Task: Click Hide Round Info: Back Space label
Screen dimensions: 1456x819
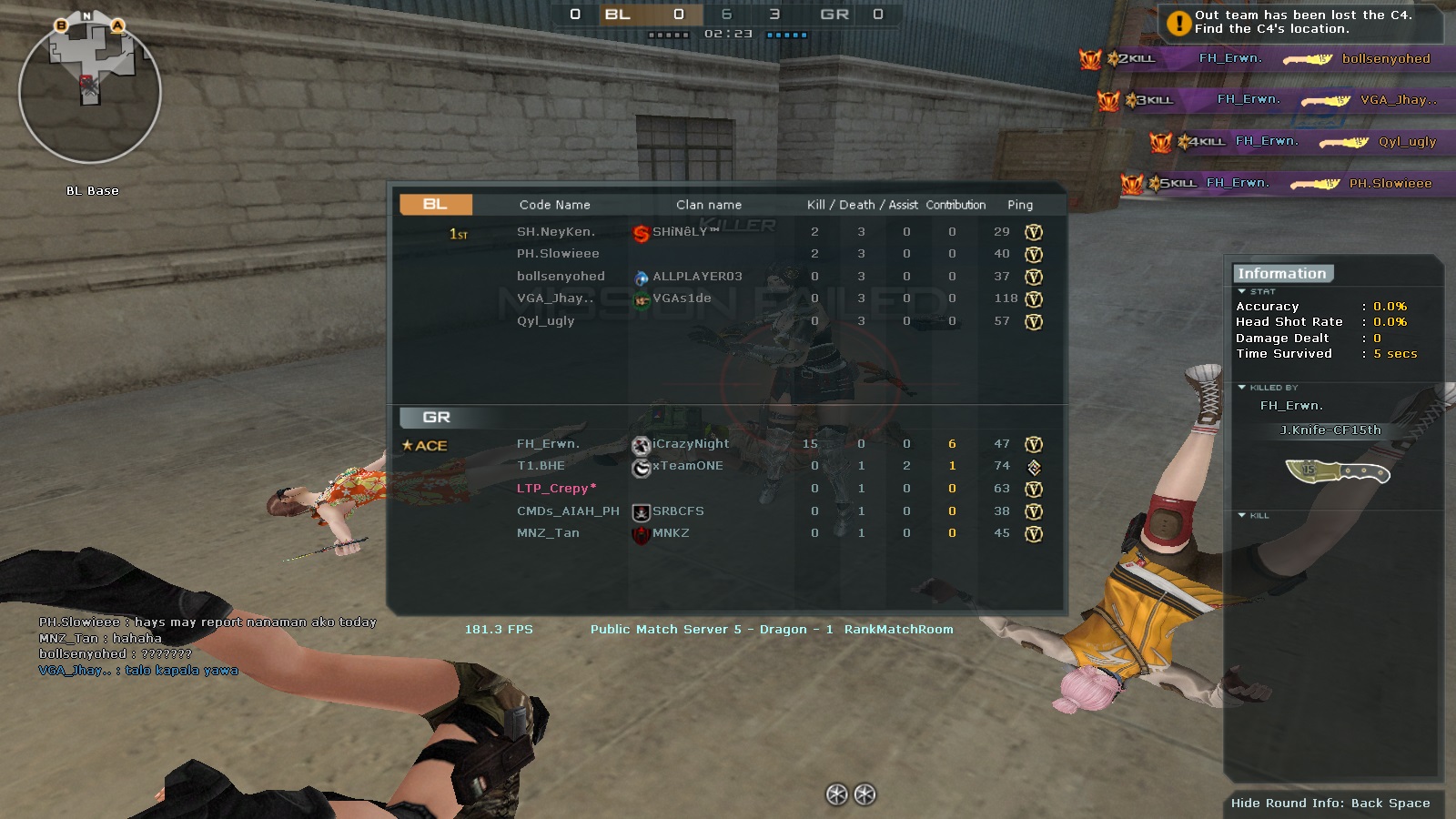Action: (1331, 803)
